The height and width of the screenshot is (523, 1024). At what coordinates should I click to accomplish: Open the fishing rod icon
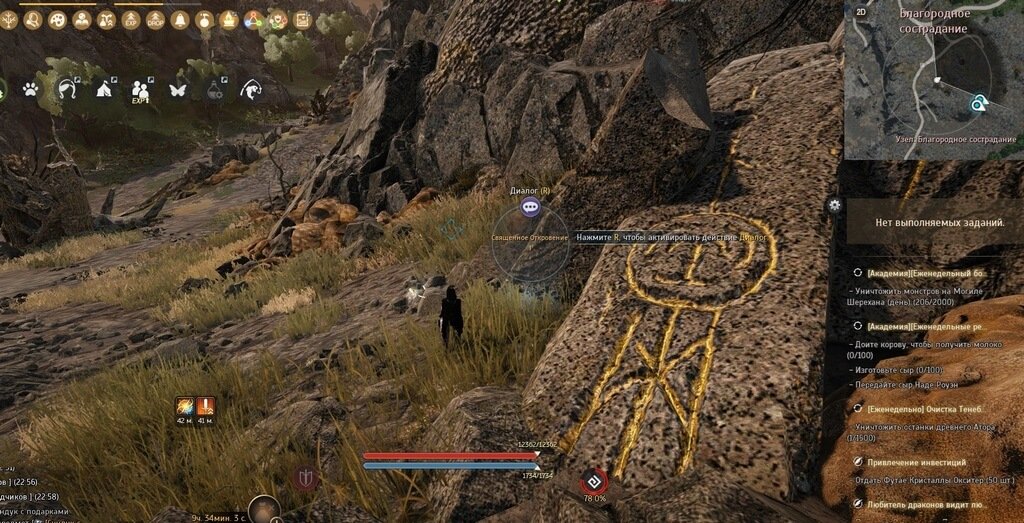click(251, 90)
